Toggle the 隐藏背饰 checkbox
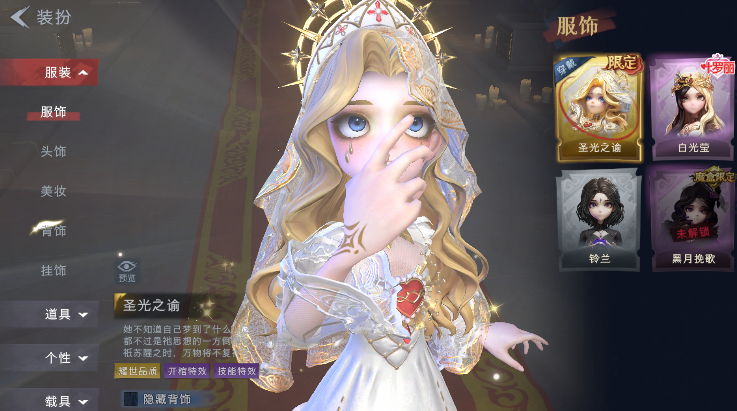 tap(130, 399)
